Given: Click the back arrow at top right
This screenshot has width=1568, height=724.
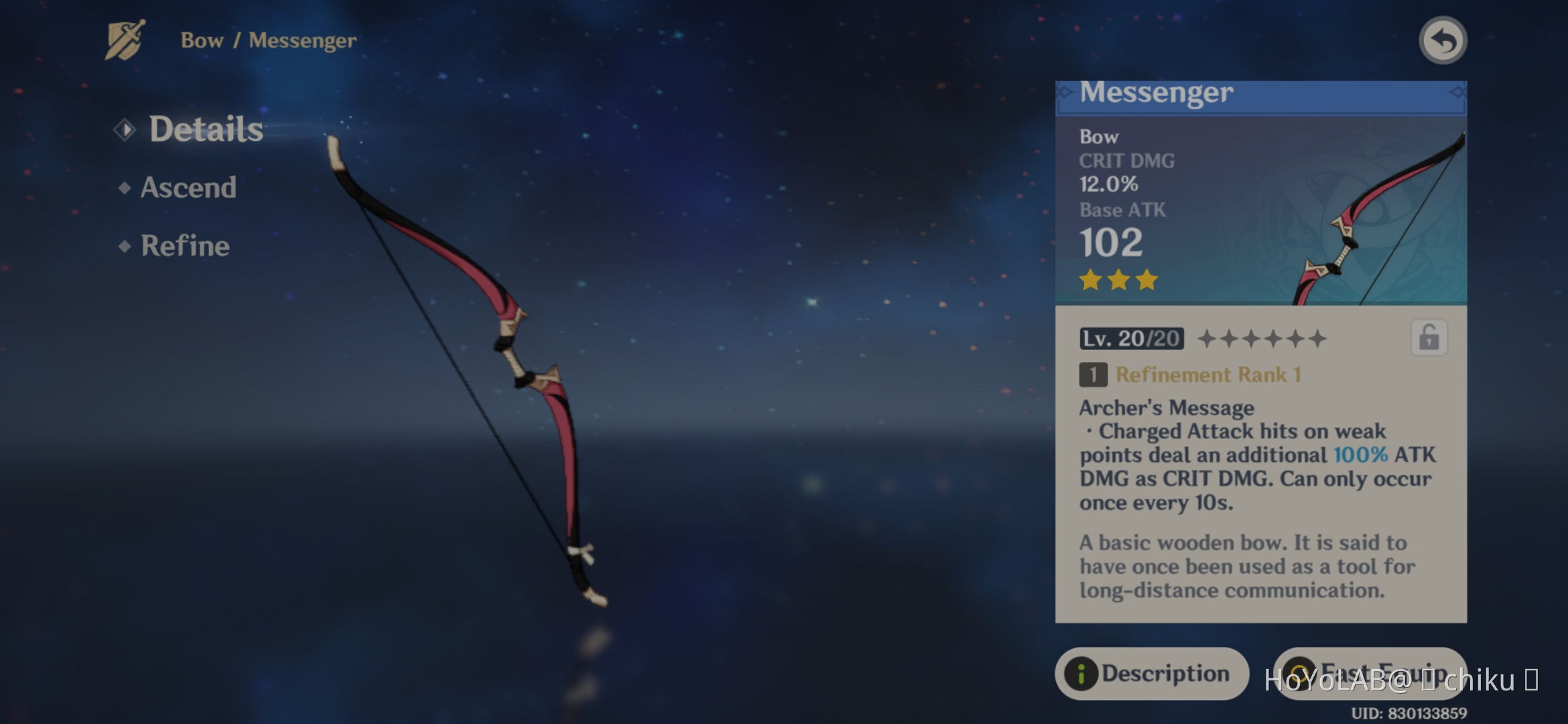Looking at the screenshot, I should click(x=1442, y=40).
